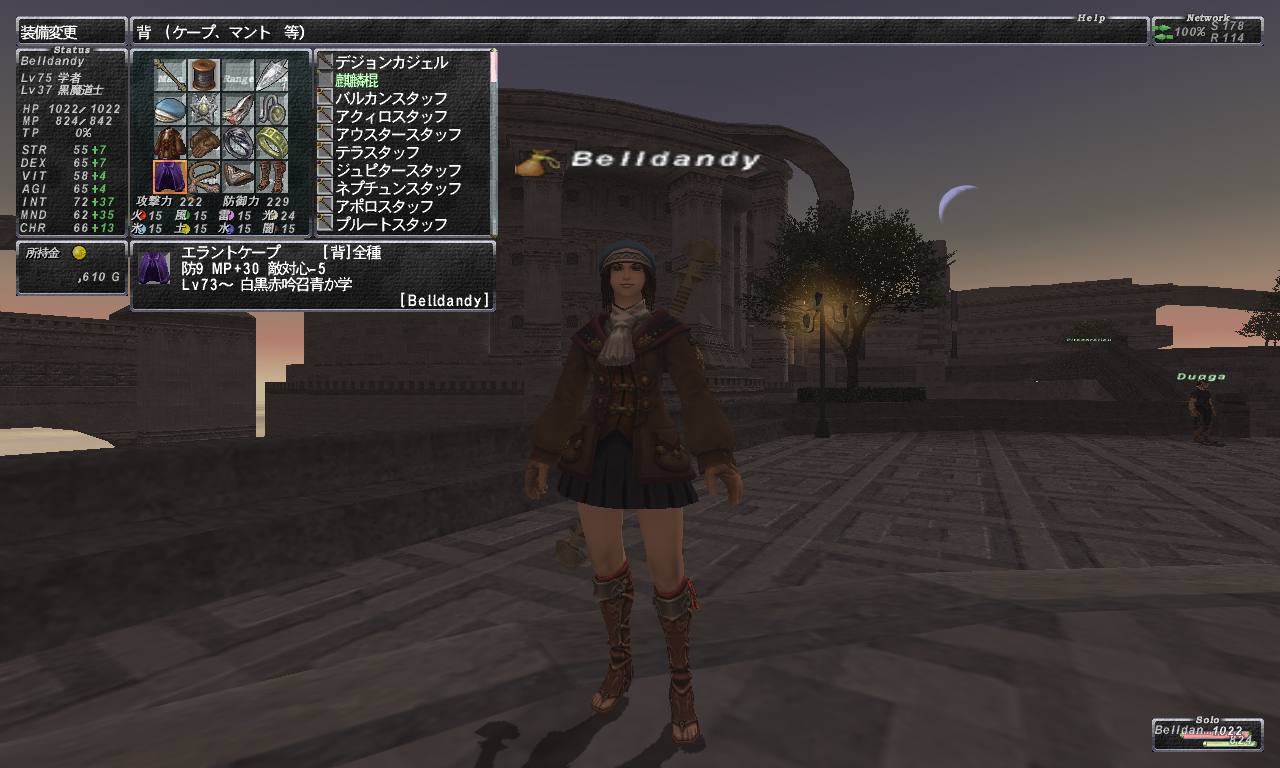Screen dimensions: 1280x768
Task: Select the green gem earring slot
Action: click(x=272, y=108)
